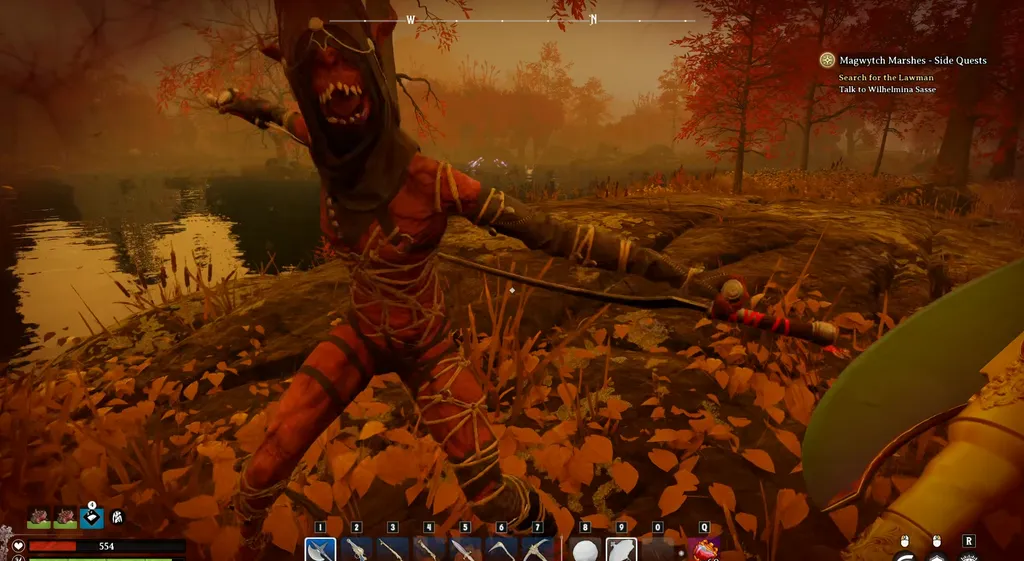This screenshot has width=1024, height=561.
Task: Click the compass bar at the top
Action: pyautogui.click(x=512, y=20)
